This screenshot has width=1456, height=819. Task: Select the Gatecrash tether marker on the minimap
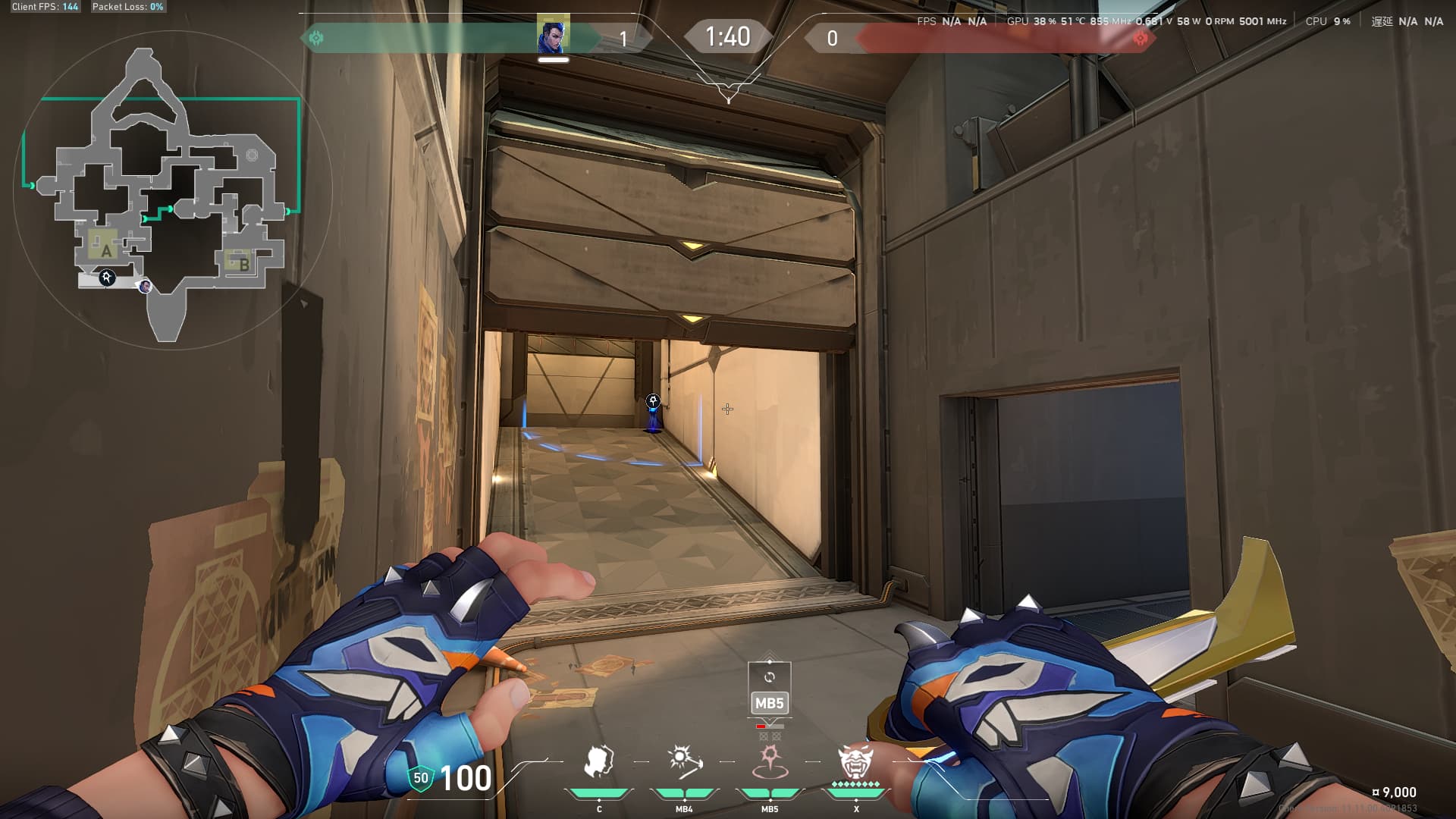click(107, 278)
